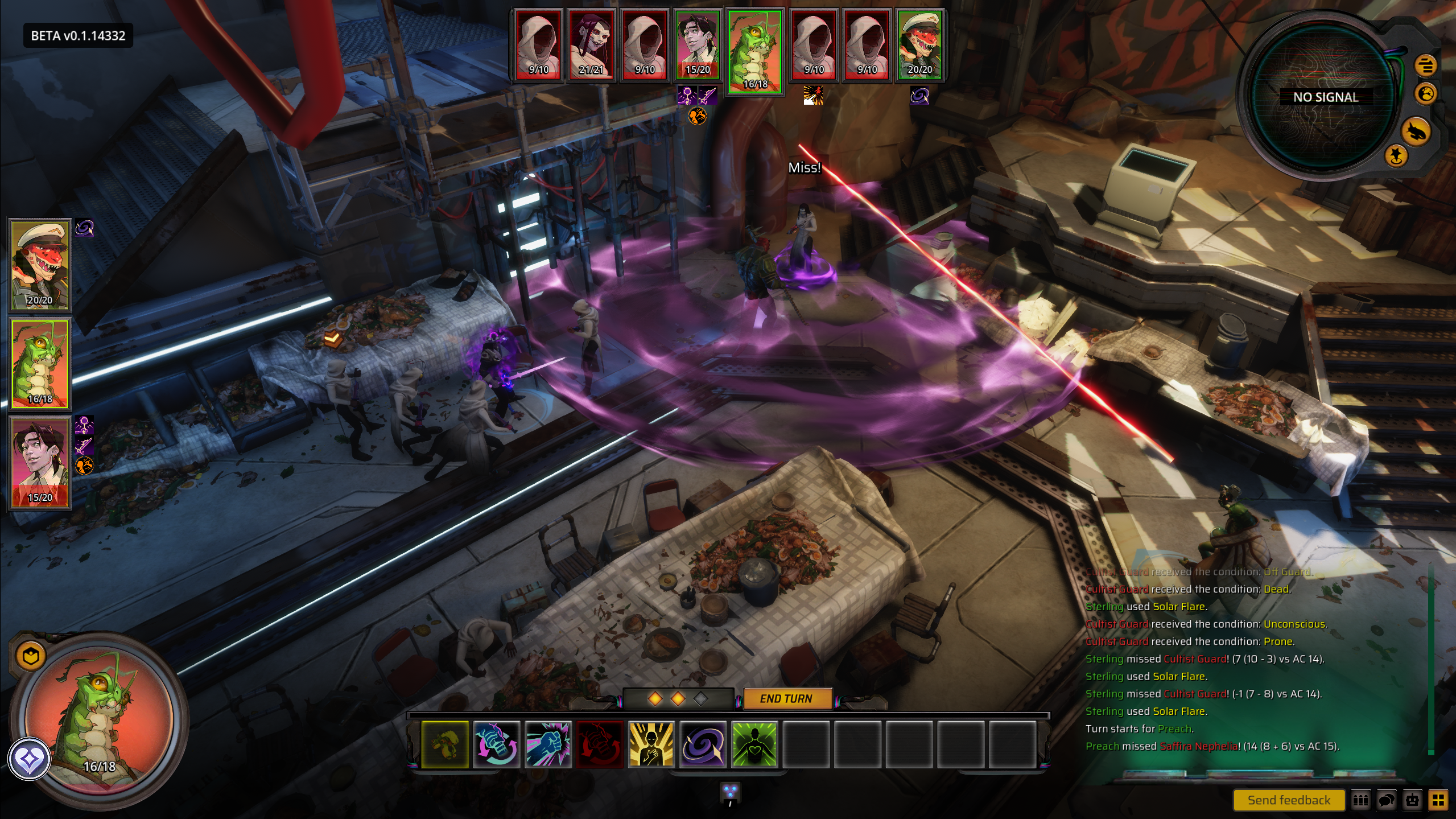Toggle the speech bubbles chat button
Viewport: 1456px width, 819px height.
click(x=1387, y=800)
